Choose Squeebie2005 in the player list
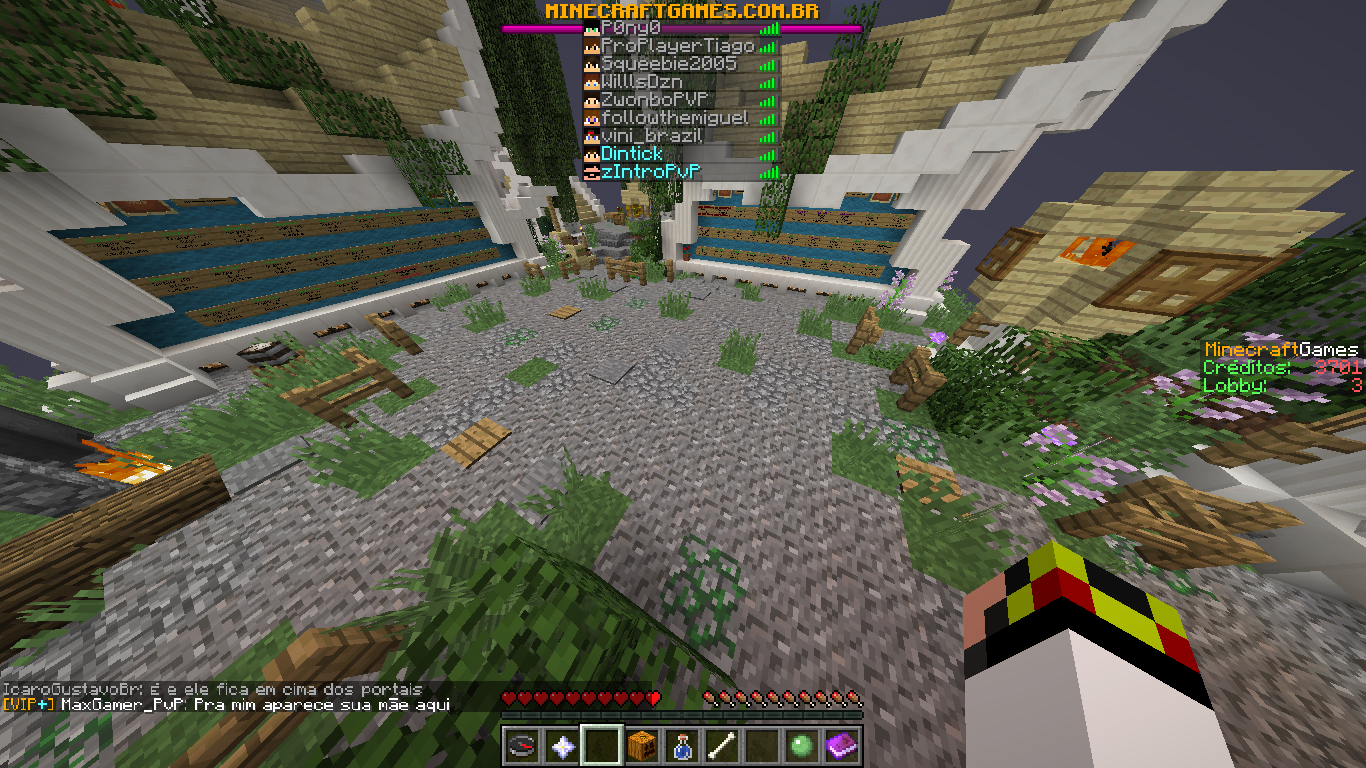 click(x=668, y=64)
